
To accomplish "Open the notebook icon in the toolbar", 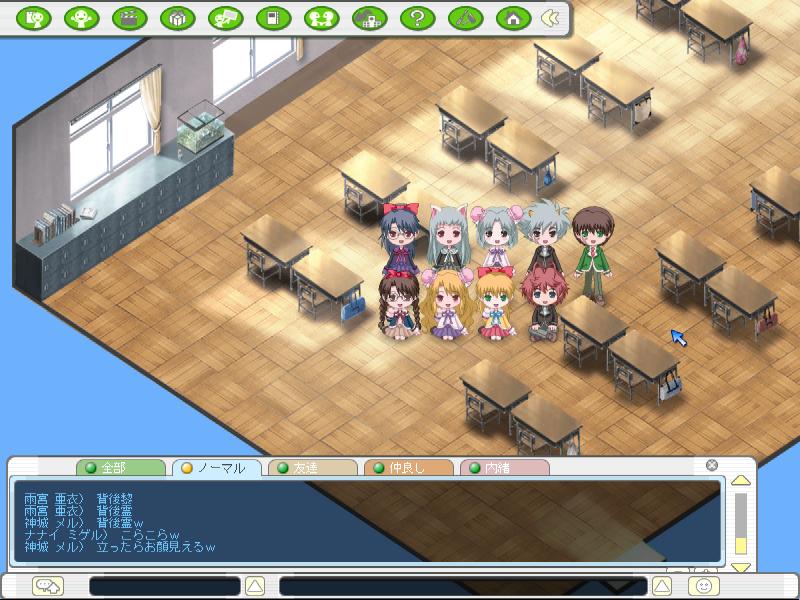I will click(274, 17).
